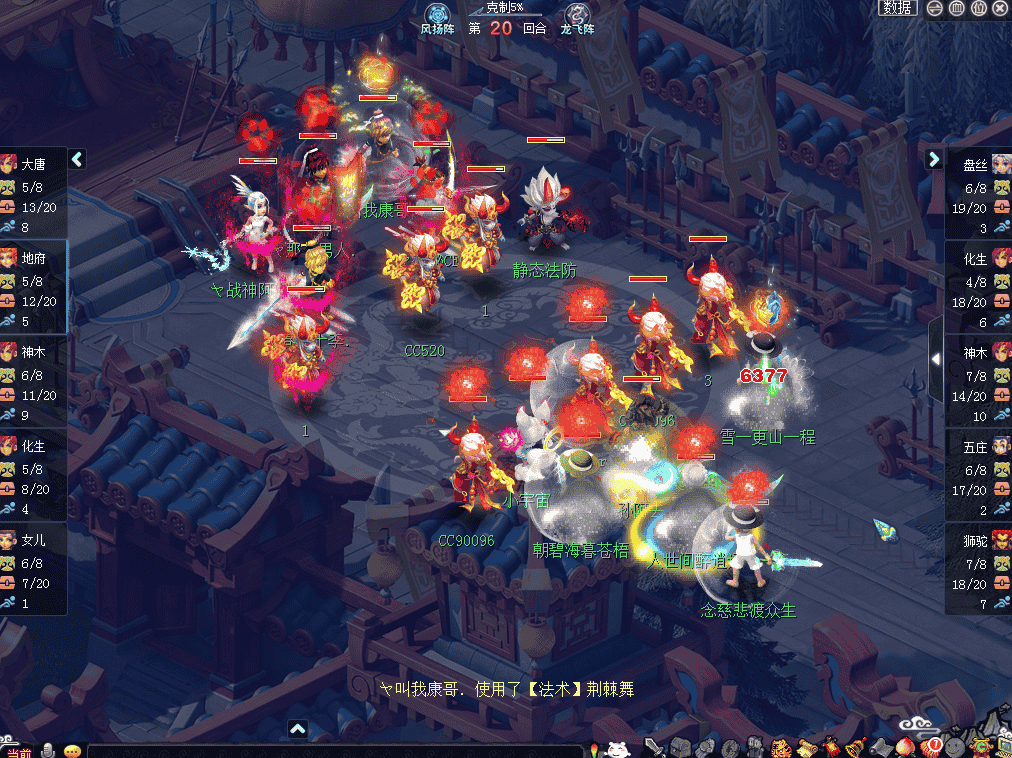Select the 狮驼 entry in right team list
This screenshot has width=1012, height=758.
(977, 540)
